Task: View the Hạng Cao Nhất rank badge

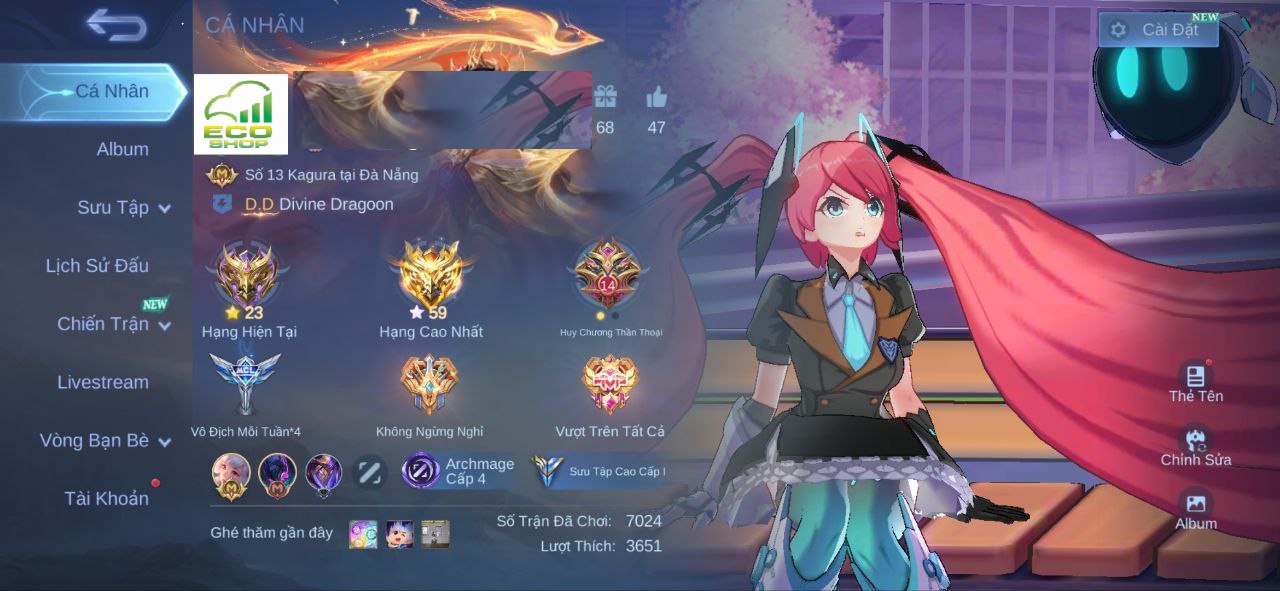Action: pyautogui.click(x=430, y=275)
